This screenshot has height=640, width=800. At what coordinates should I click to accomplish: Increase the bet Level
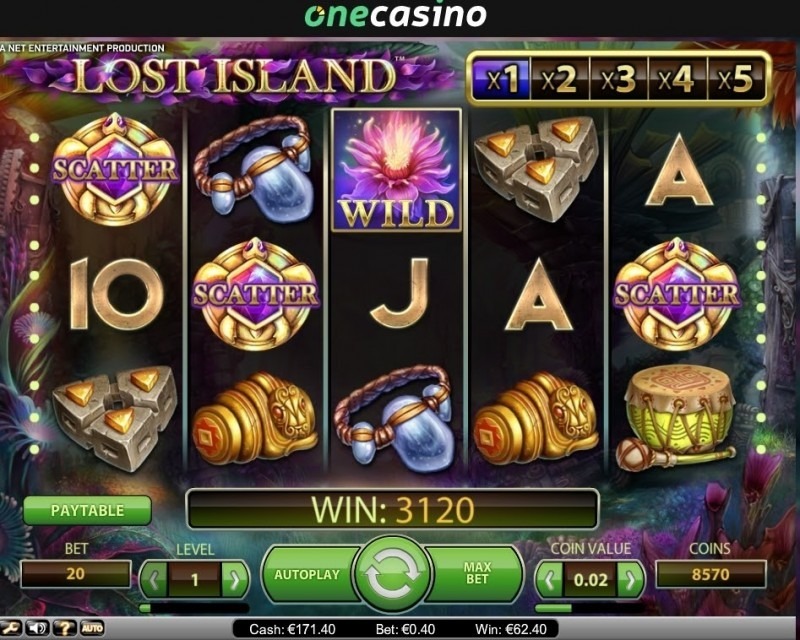234,577
